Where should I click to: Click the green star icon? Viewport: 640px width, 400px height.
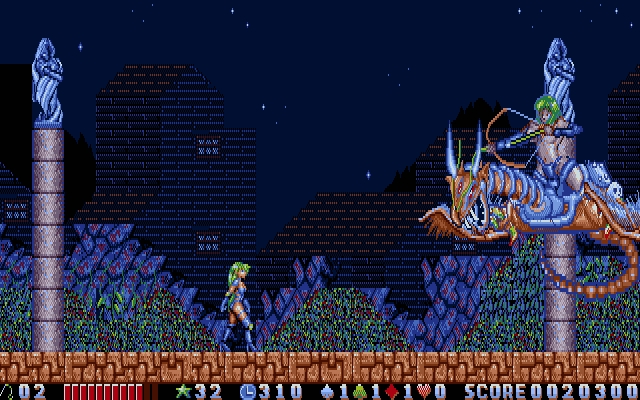point(182,391)
